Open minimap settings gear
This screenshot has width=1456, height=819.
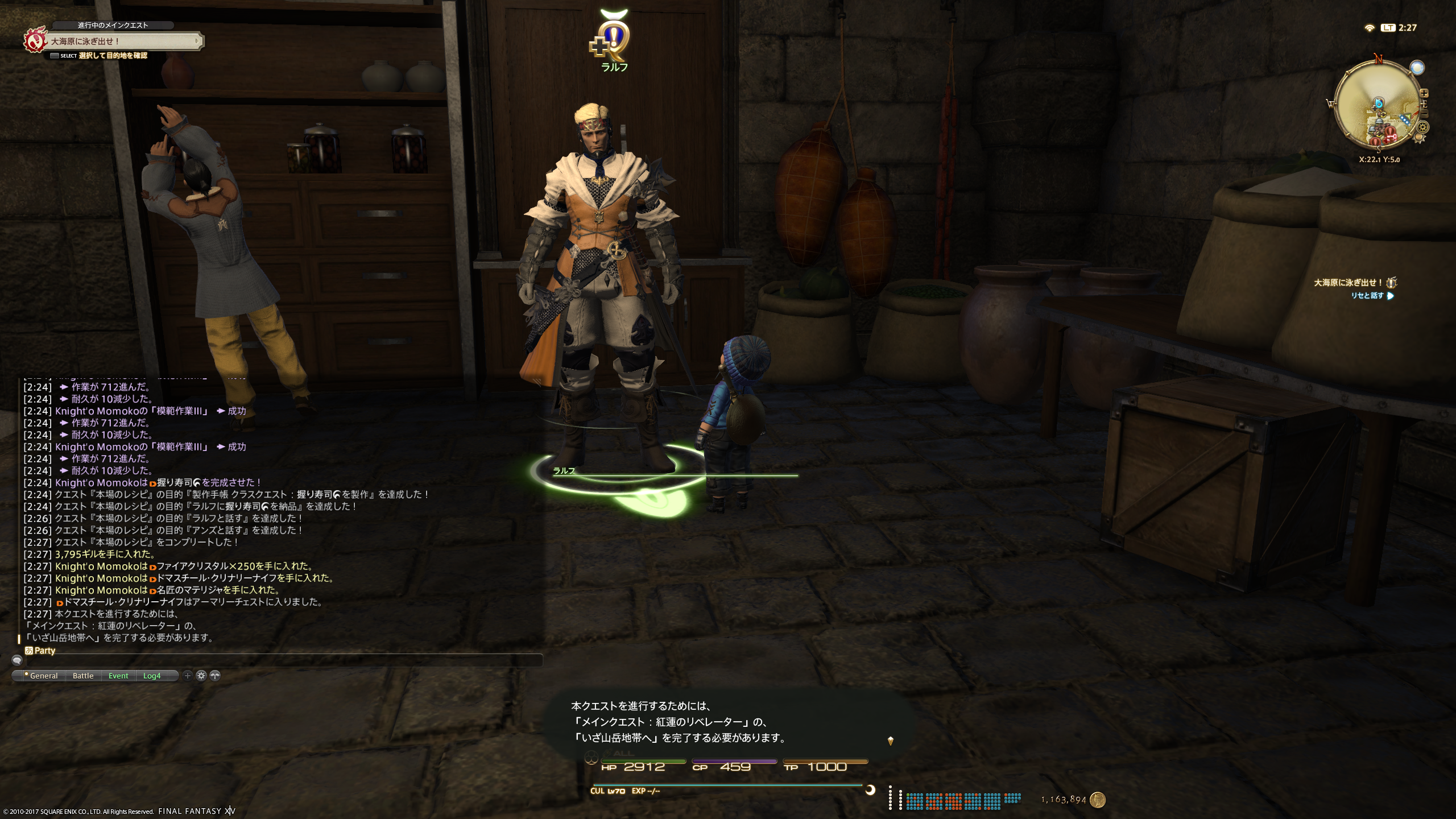tap(1422, 127)
